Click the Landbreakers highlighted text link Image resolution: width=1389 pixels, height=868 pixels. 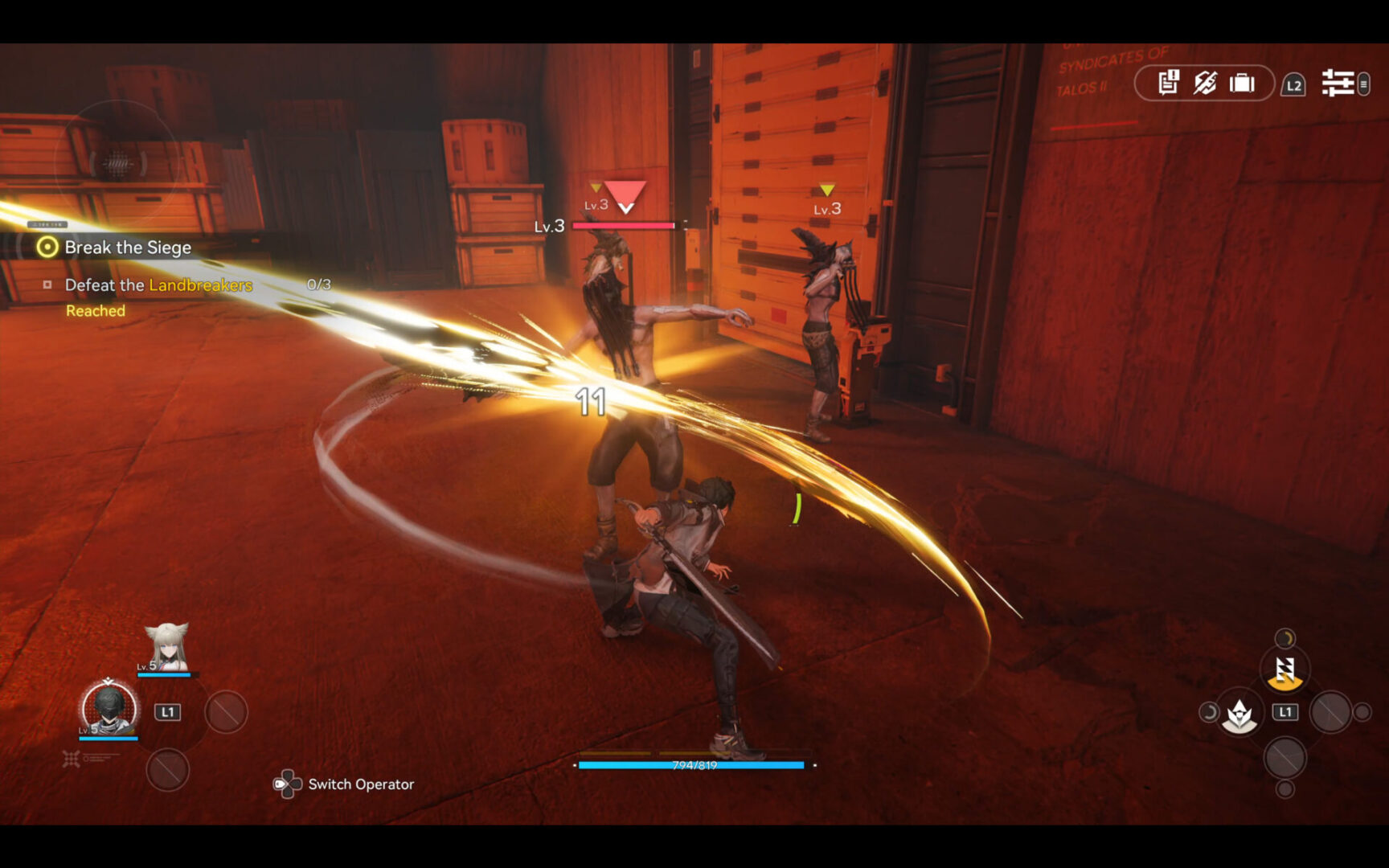(x=199, y=285)
